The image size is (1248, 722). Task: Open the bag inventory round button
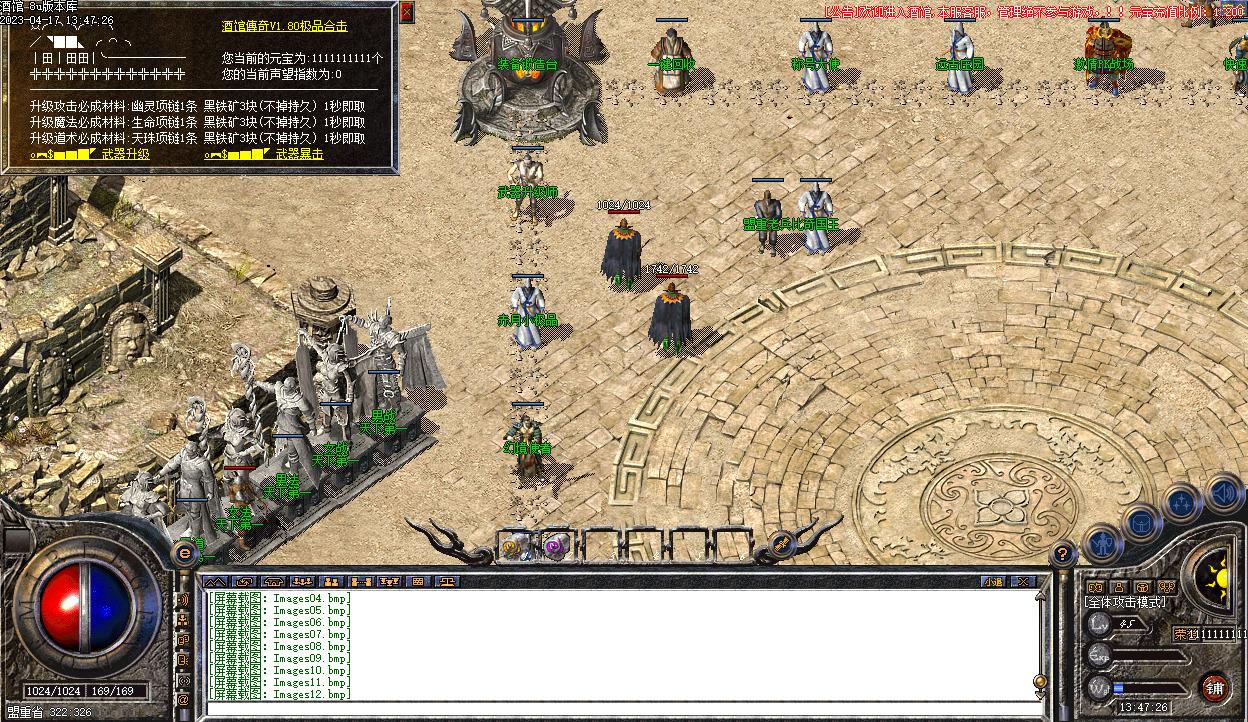click(x=1142, y=522)
